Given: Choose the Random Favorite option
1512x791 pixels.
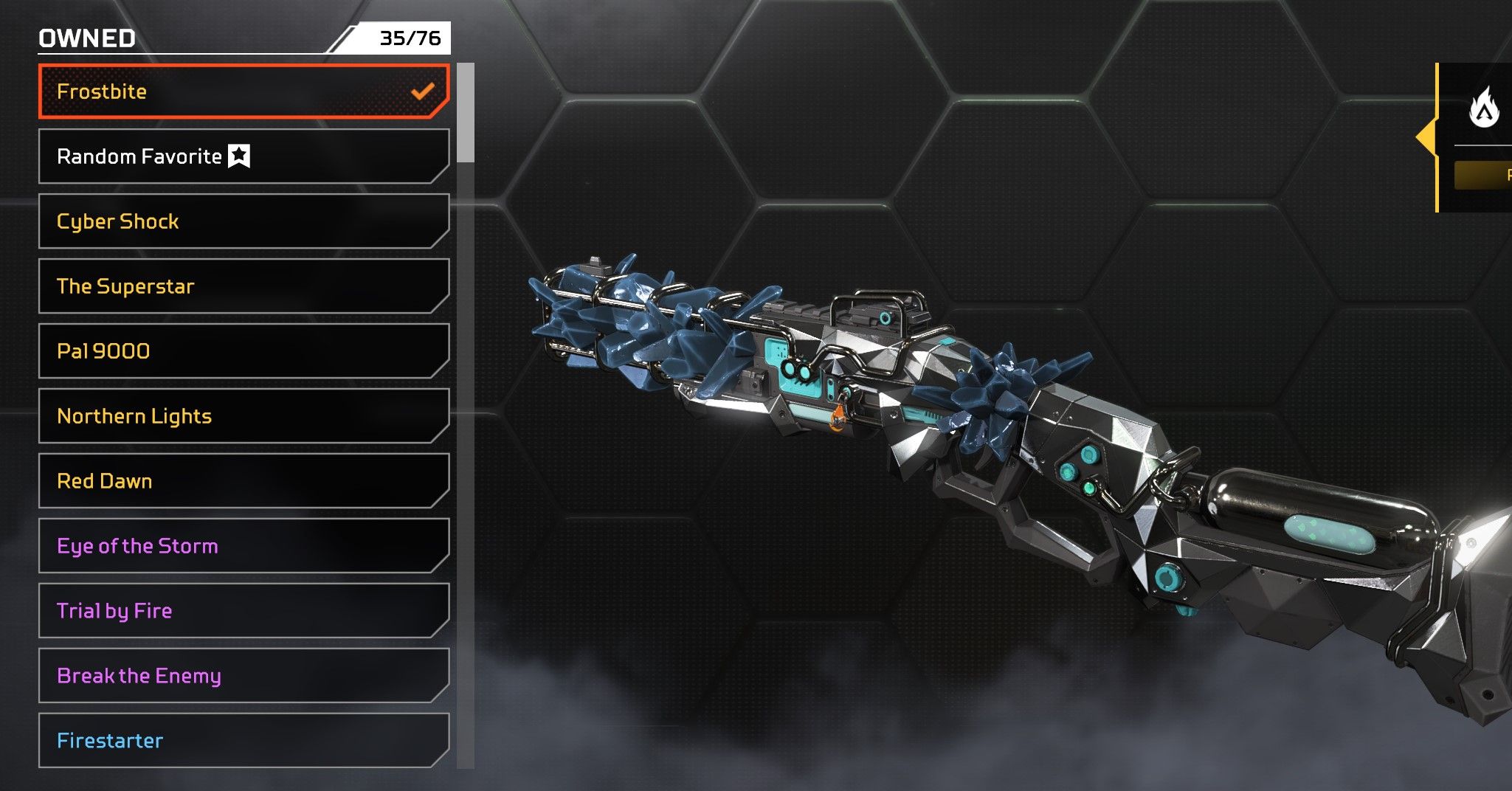Looking at the screenshot, I should (x=244, y=156).
